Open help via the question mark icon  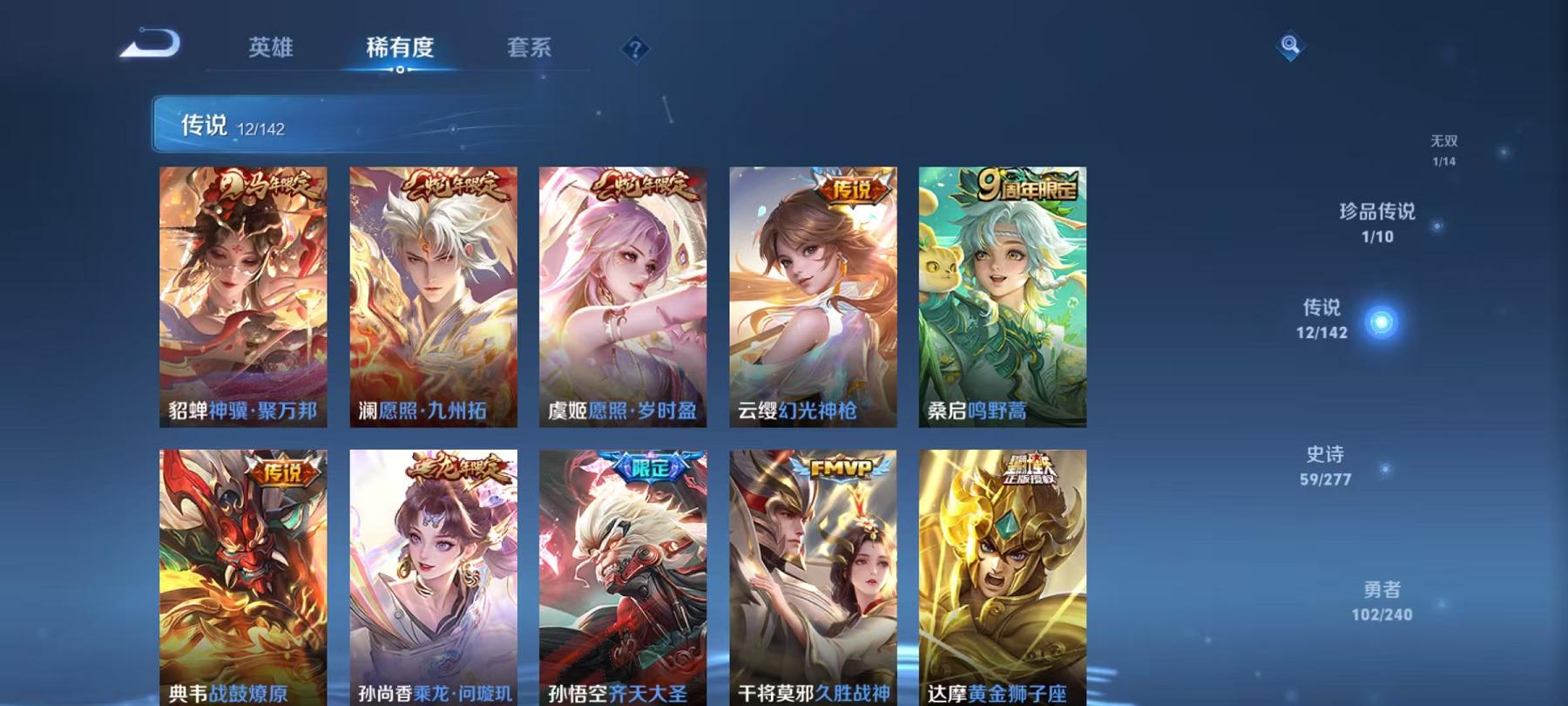click(635, 48)
